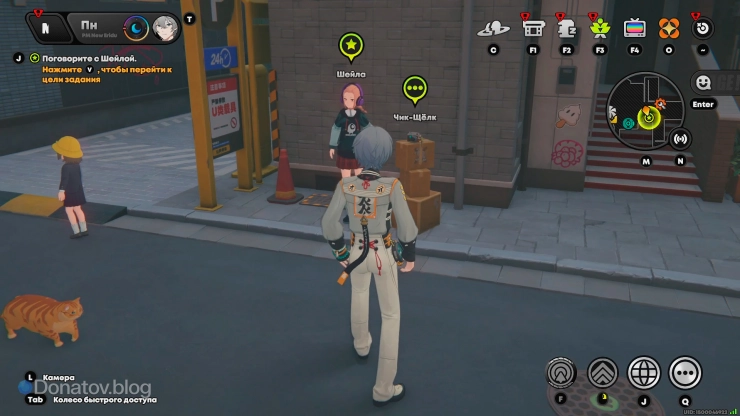Screen dimensions: 740x416
Task: Click the player avatar portrait
Action: [x=165, y=28]
